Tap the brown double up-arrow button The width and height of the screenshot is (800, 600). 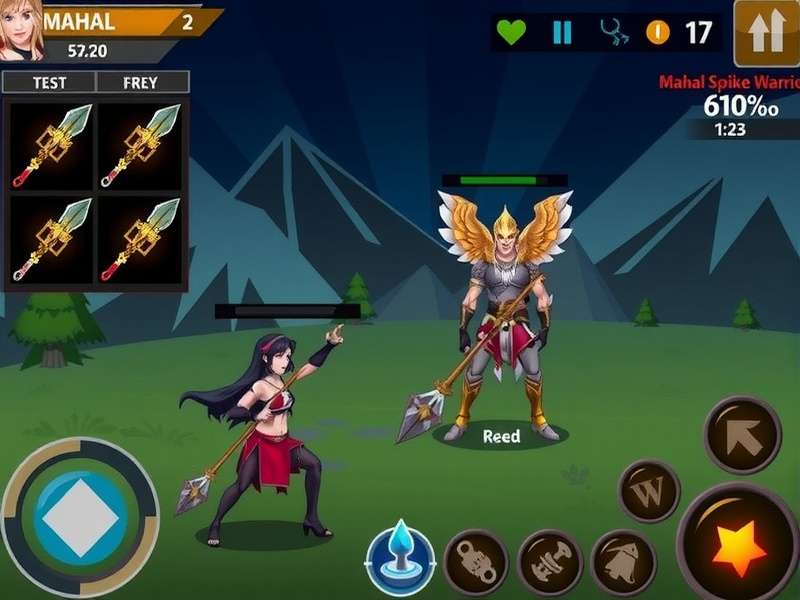pyautogui.click(x=766, y=33)
